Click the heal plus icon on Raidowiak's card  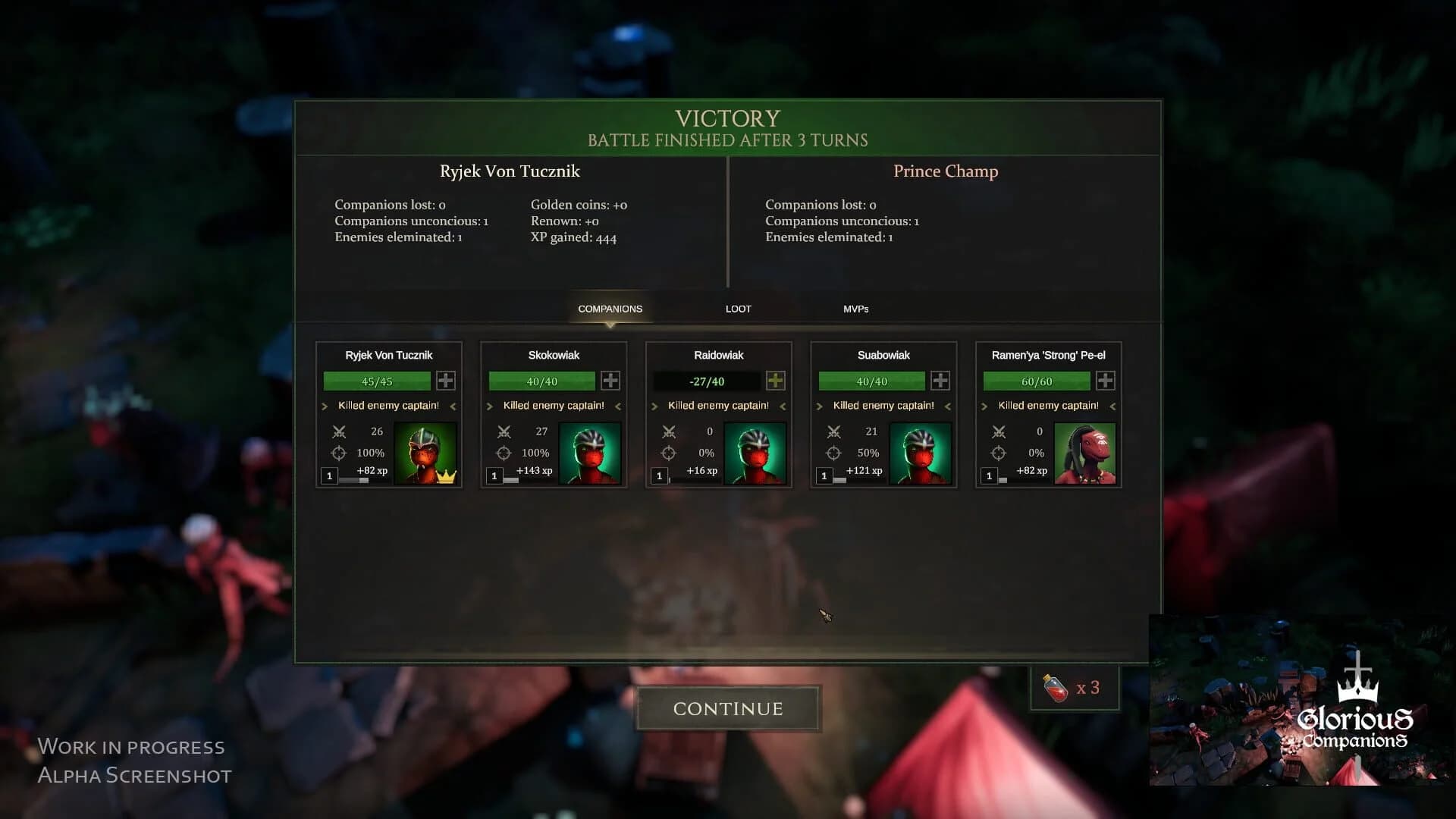(x=775, y=381)
